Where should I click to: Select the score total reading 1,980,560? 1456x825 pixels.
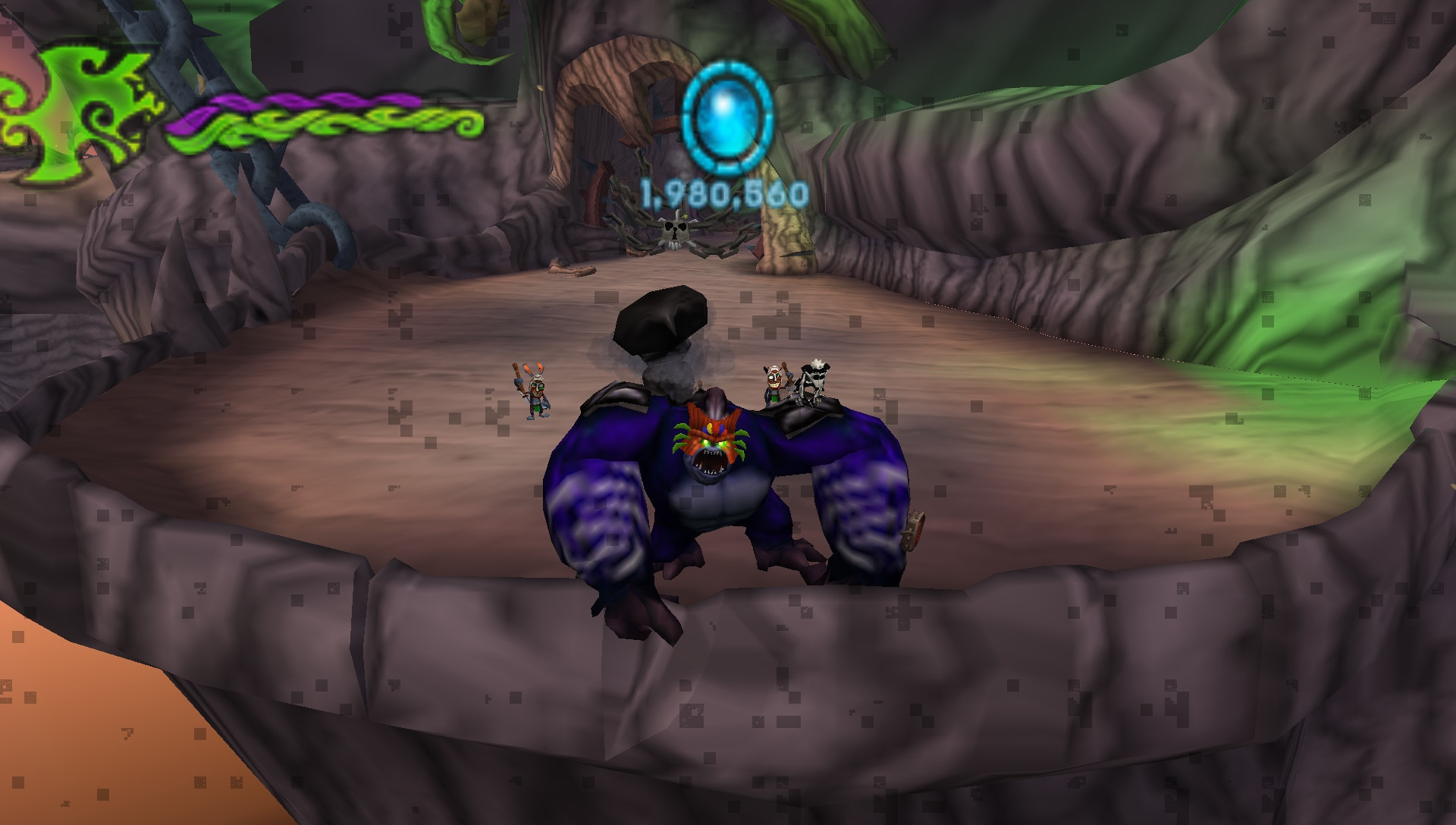coord(724,193)
